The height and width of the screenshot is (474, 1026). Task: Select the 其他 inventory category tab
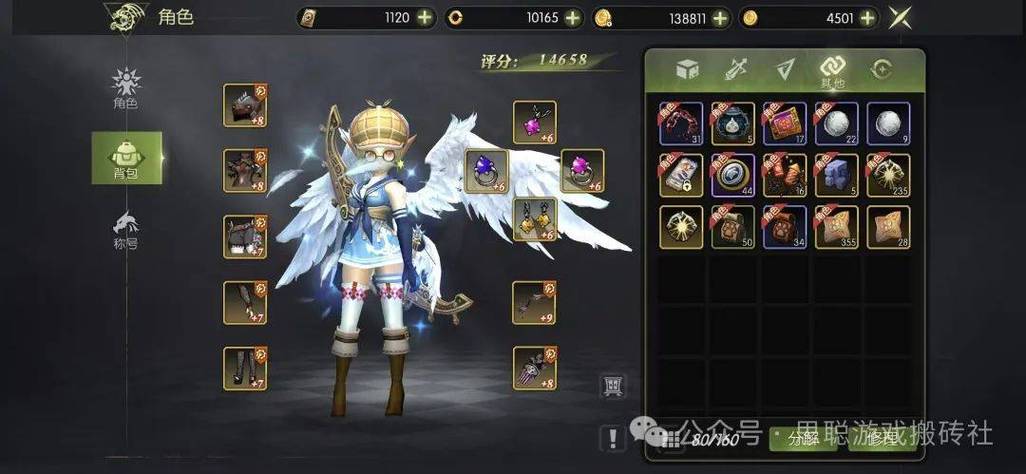pyautogui.click(x=833, y=70)
